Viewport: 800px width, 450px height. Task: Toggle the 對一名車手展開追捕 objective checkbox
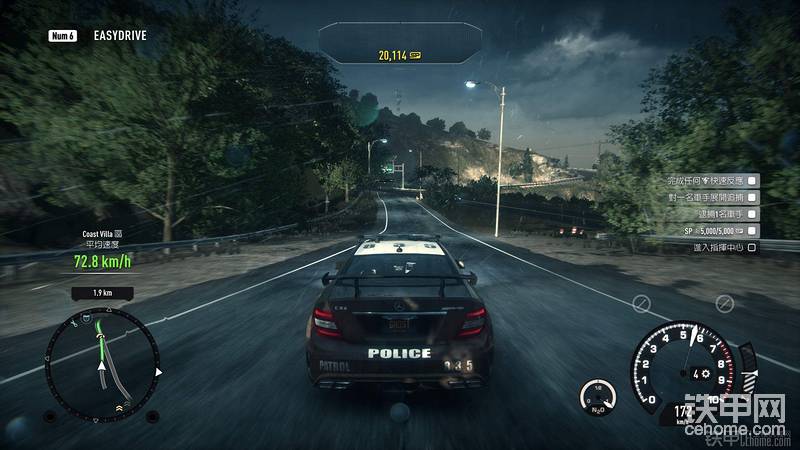pos(752,198)
